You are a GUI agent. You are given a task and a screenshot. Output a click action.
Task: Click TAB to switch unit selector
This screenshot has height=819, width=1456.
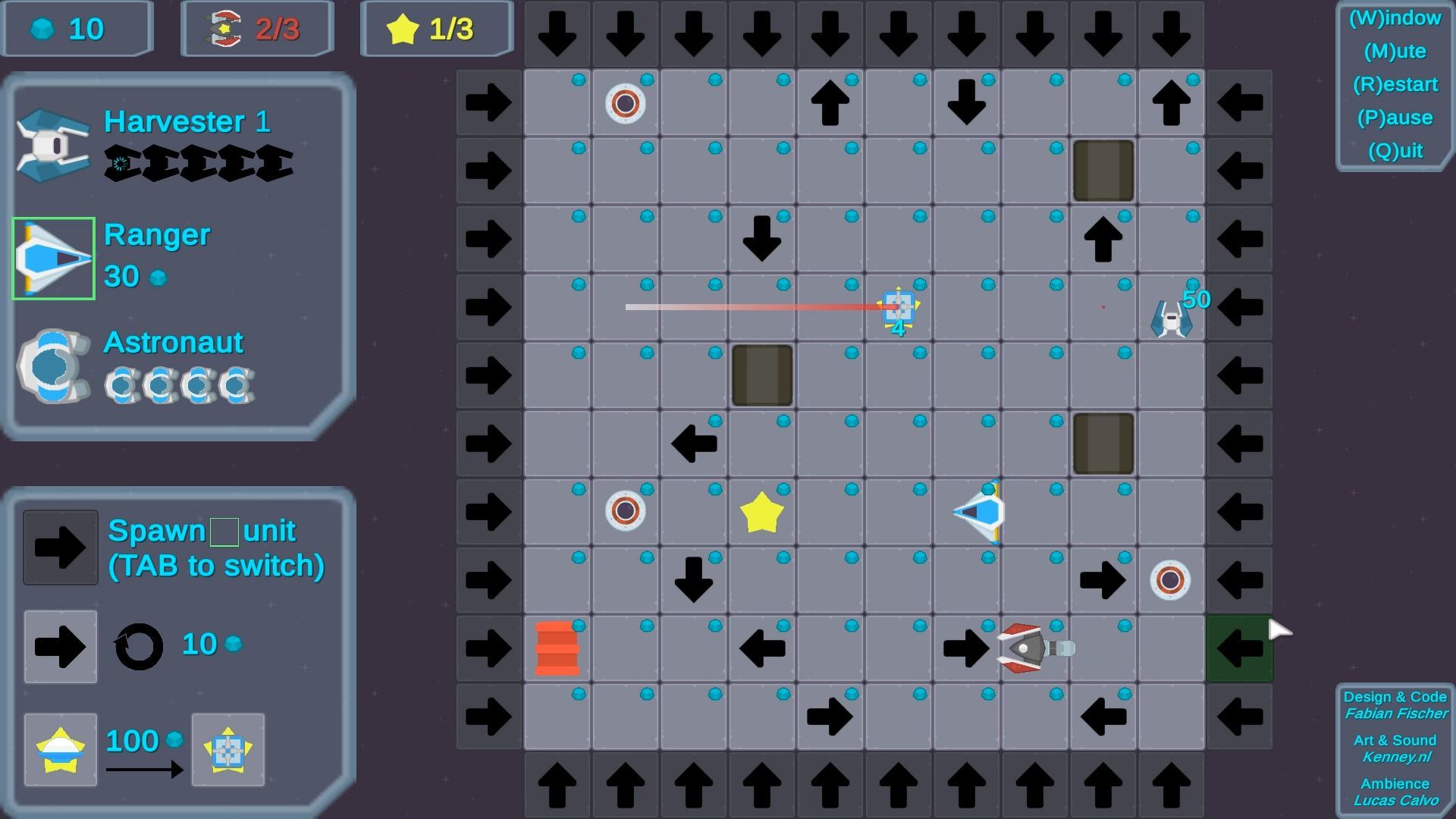point(217,565)
